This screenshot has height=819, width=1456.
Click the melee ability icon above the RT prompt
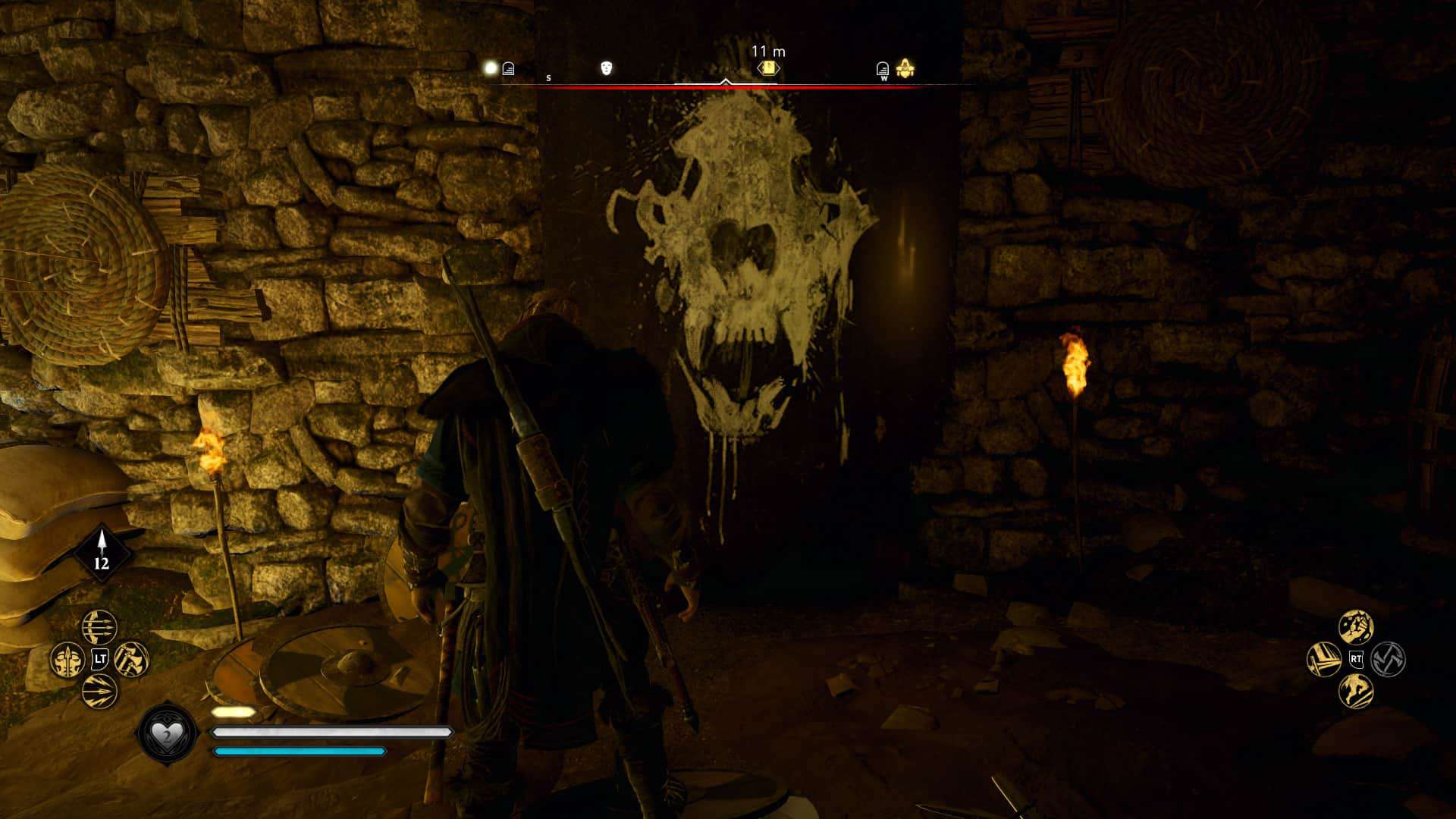(x=1356, y=626)
